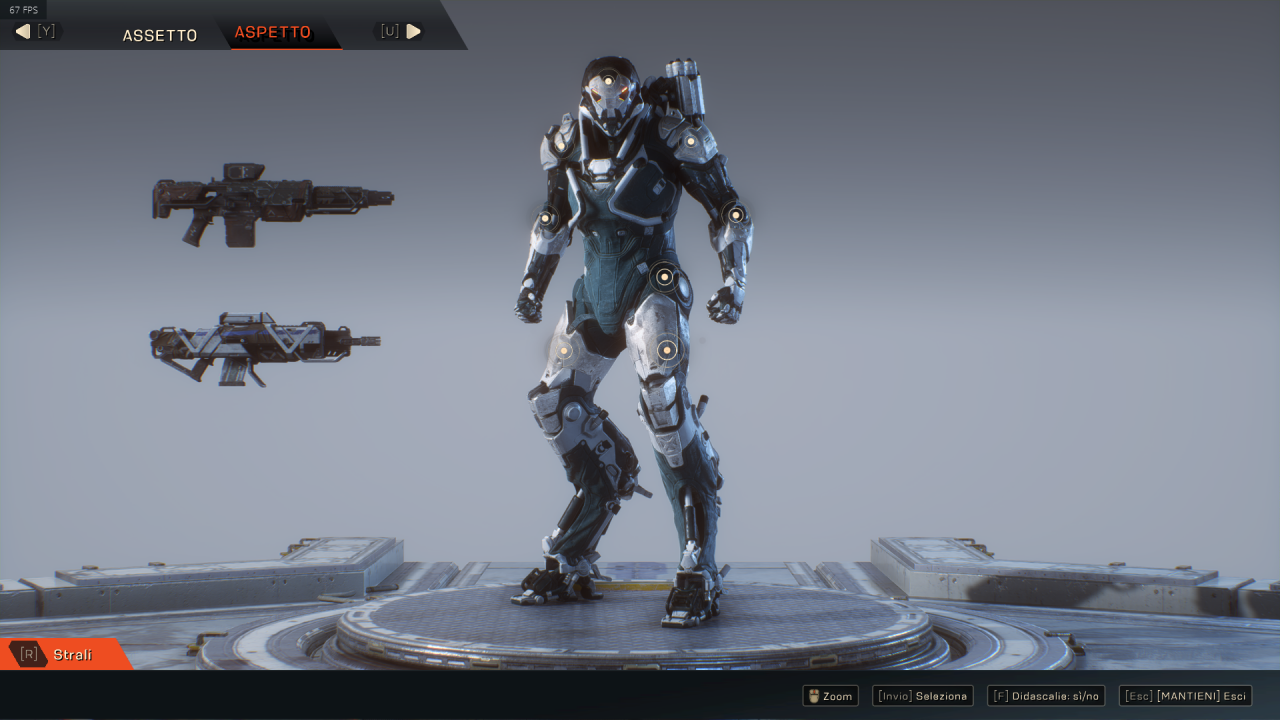This screenshot has height=720, width=1280.
Task: Choose the blue-accented rifle weapon
Action: pyautogui.click(x=264, y=347)
